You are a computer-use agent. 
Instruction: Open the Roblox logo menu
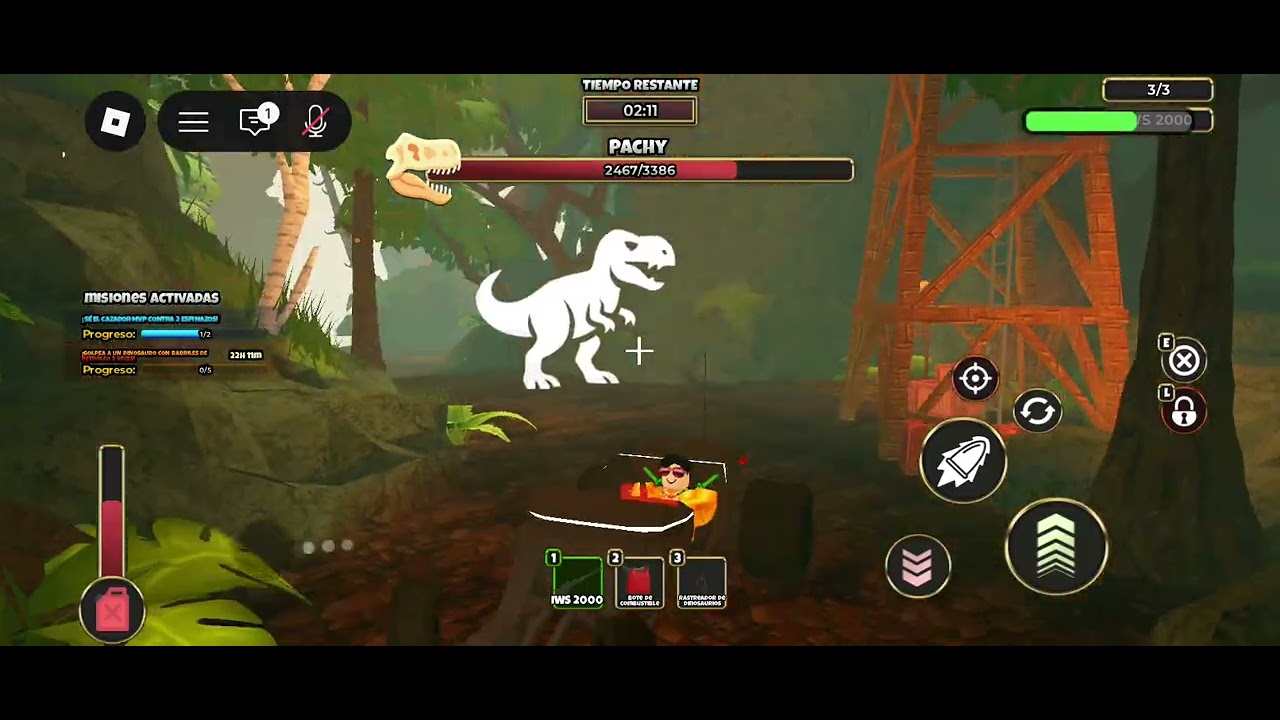point(116,123)
